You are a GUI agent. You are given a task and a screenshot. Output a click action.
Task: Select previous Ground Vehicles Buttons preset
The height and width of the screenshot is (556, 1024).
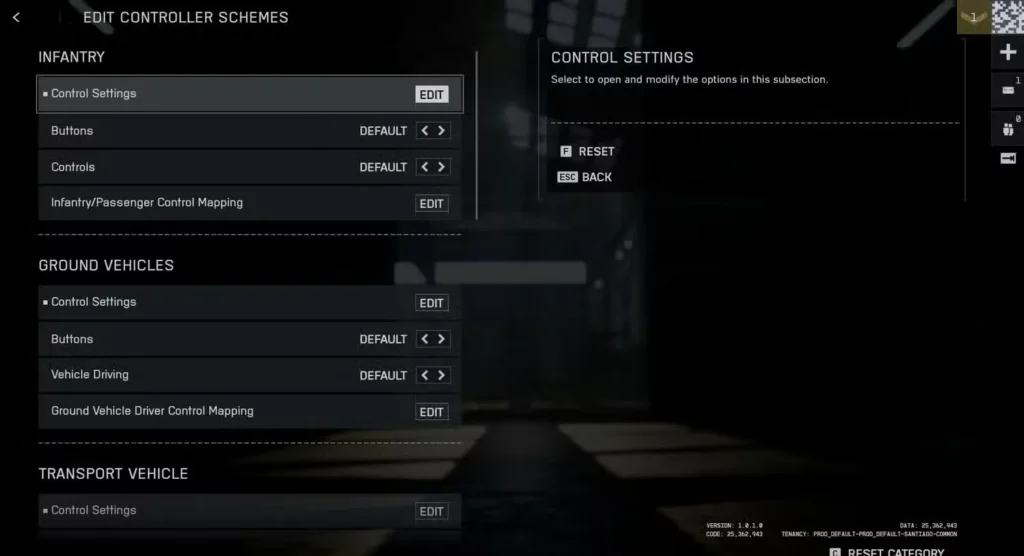[424, 339]
